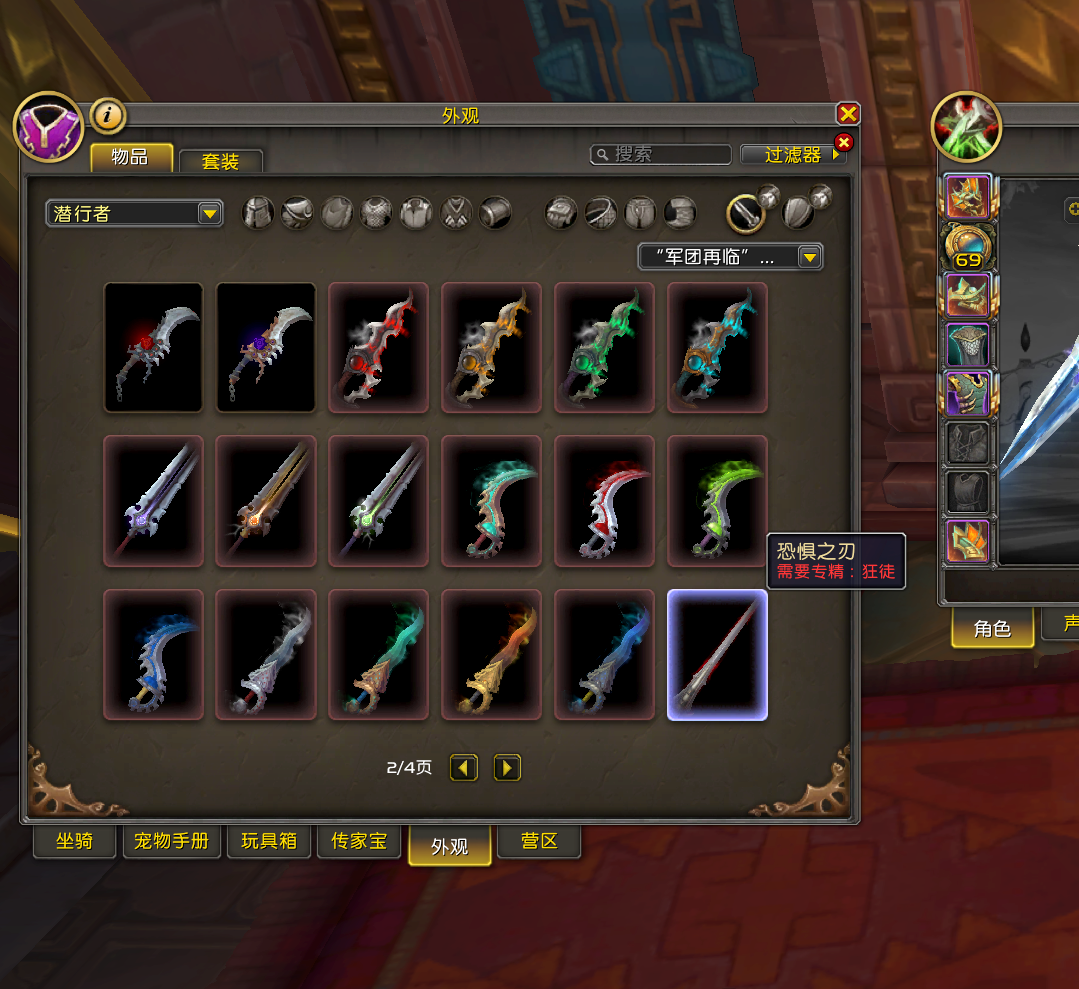Image resolution: width=1079 pixels, height=989 pixels.
Task: Open the 玩具箱 toy box tab
Action: click(269, 842)
